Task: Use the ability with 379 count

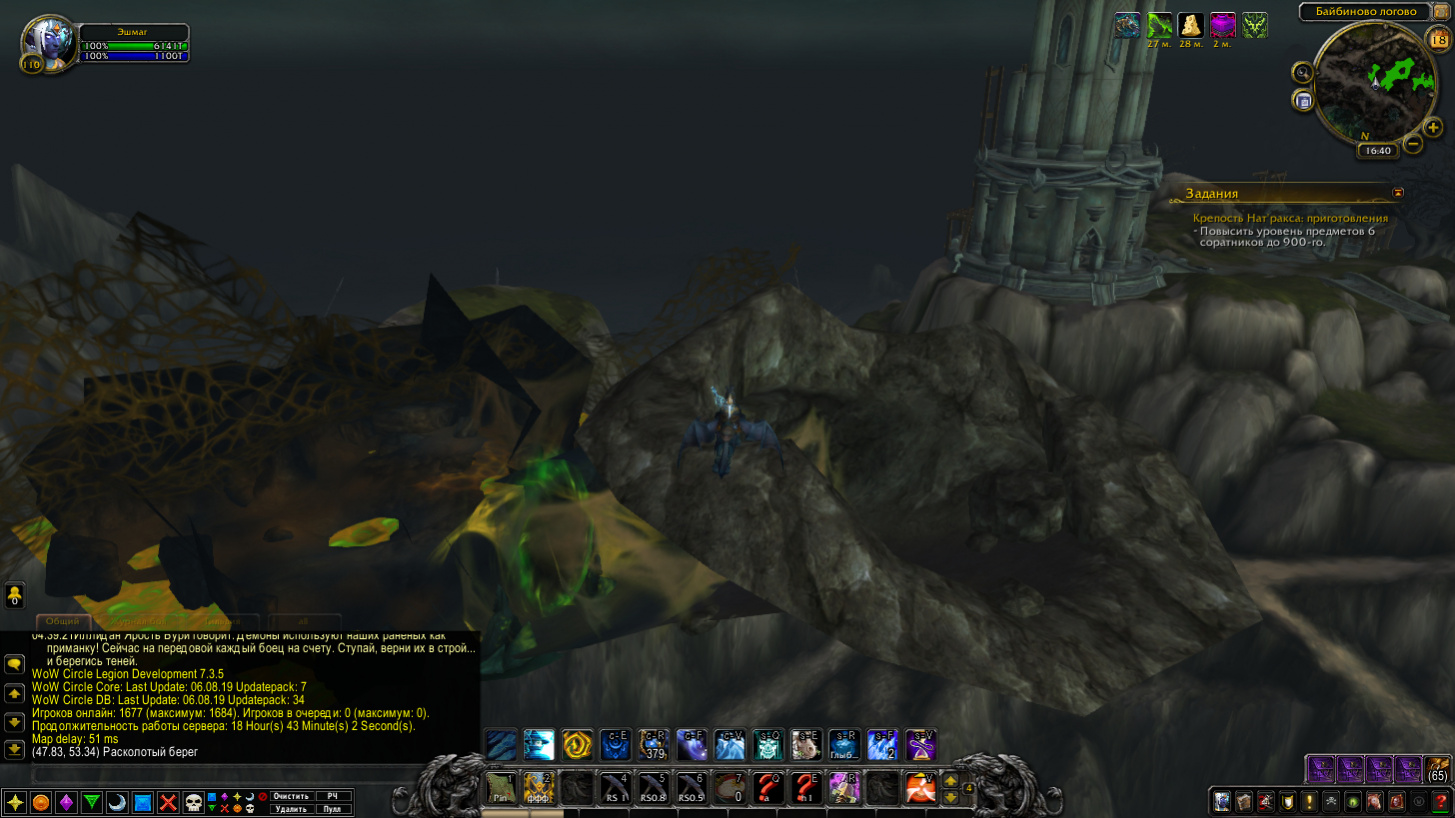Action: (653, 745)
